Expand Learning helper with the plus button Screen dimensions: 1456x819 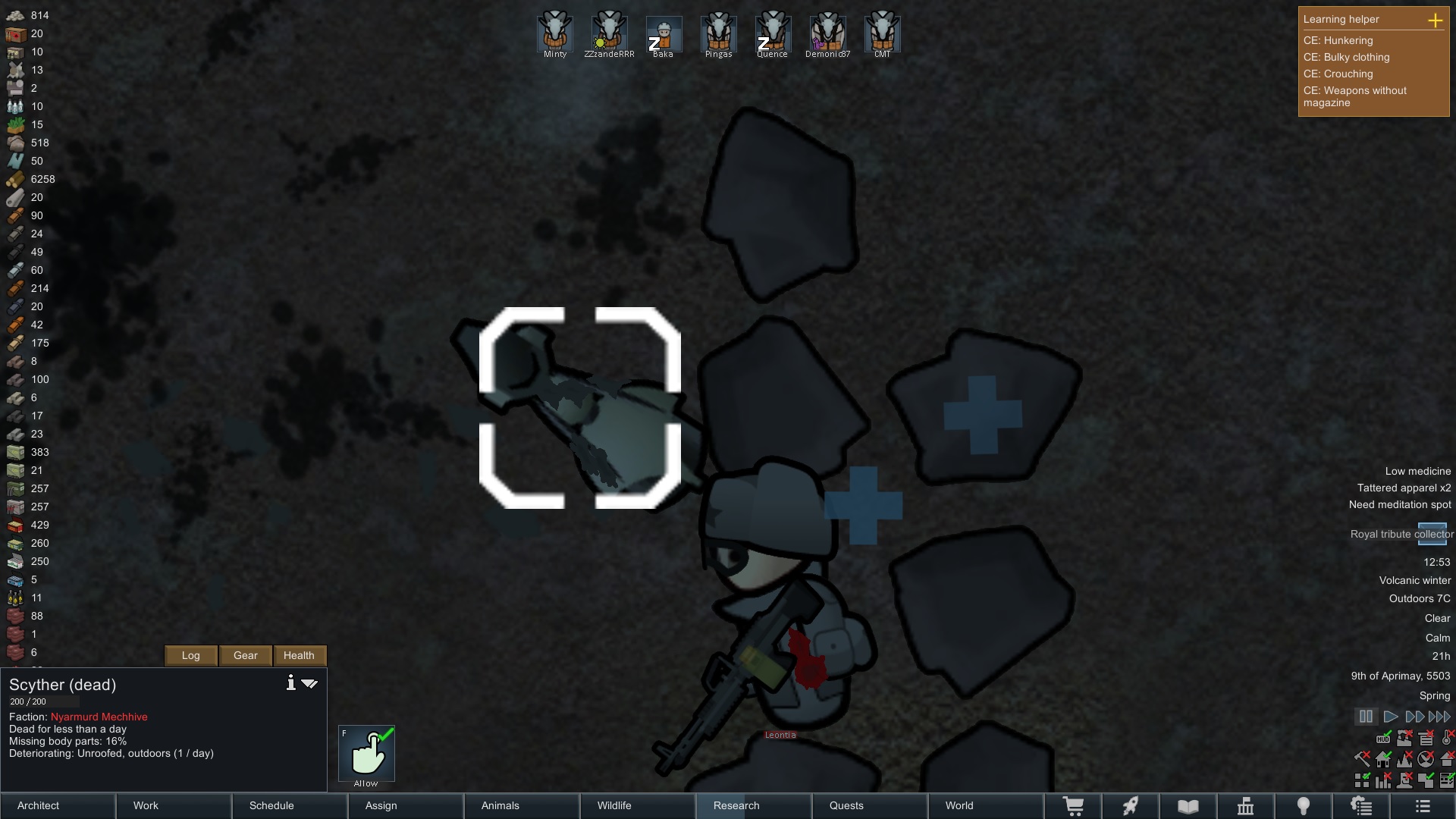pyautogui.click(x=1437, y=21)
